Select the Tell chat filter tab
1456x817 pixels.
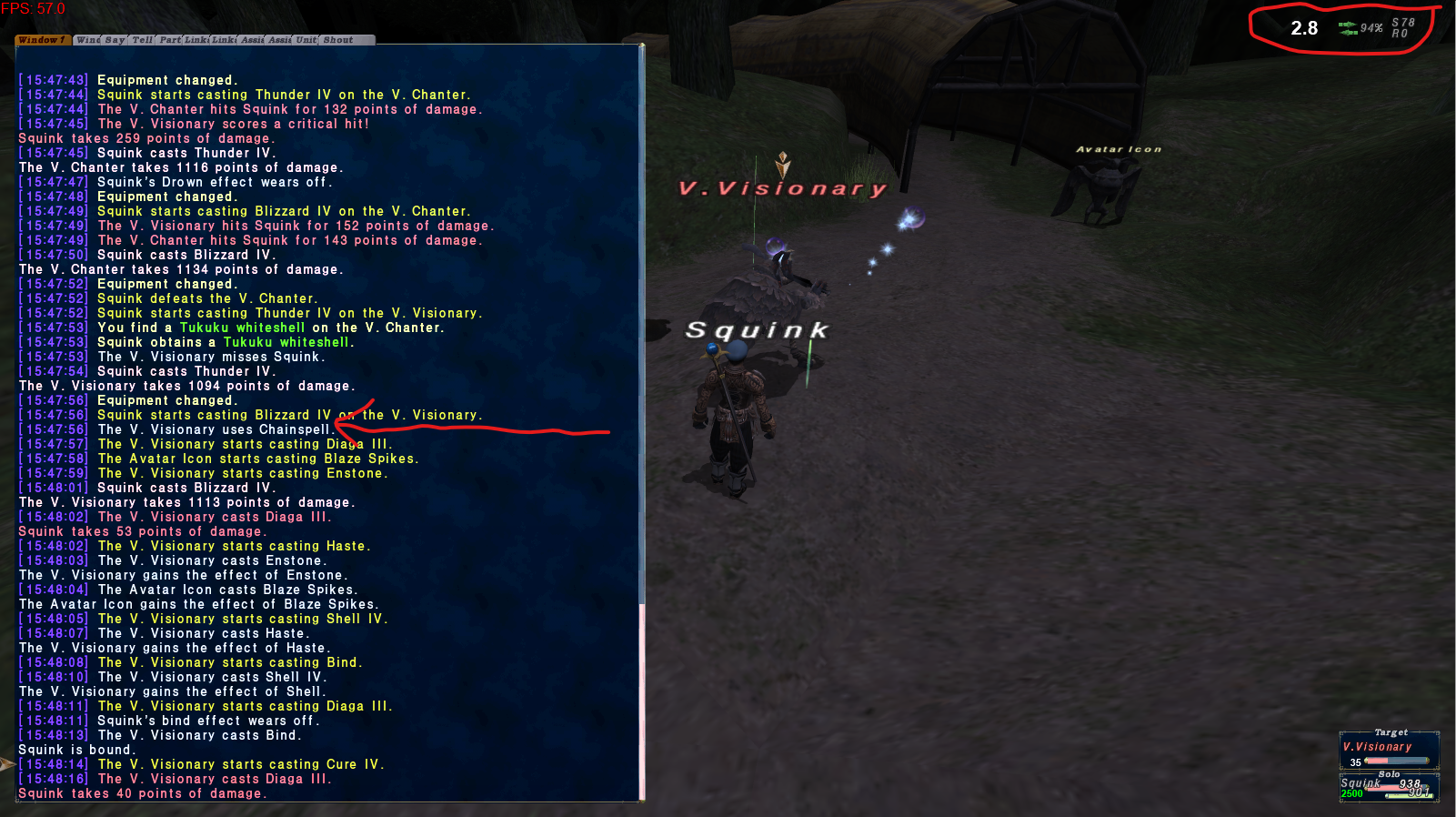(141, 41)
